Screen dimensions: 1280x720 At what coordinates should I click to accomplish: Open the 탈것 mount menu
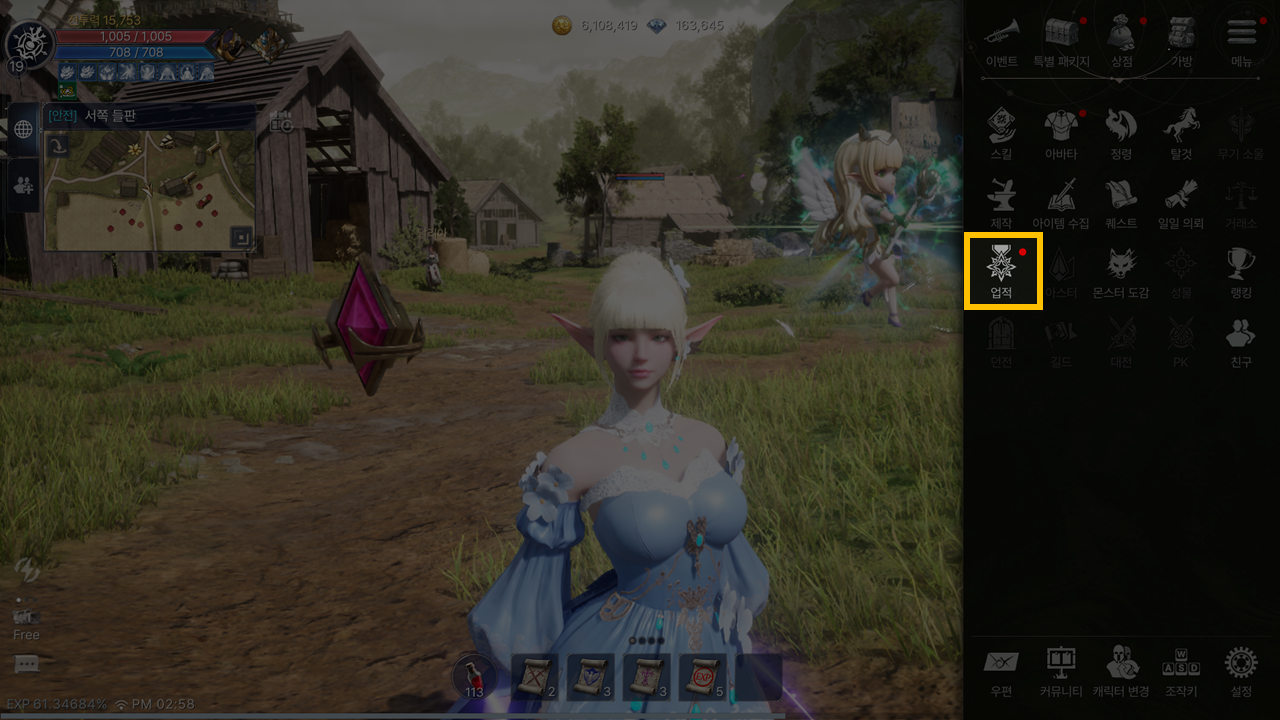click(1181, 132)
